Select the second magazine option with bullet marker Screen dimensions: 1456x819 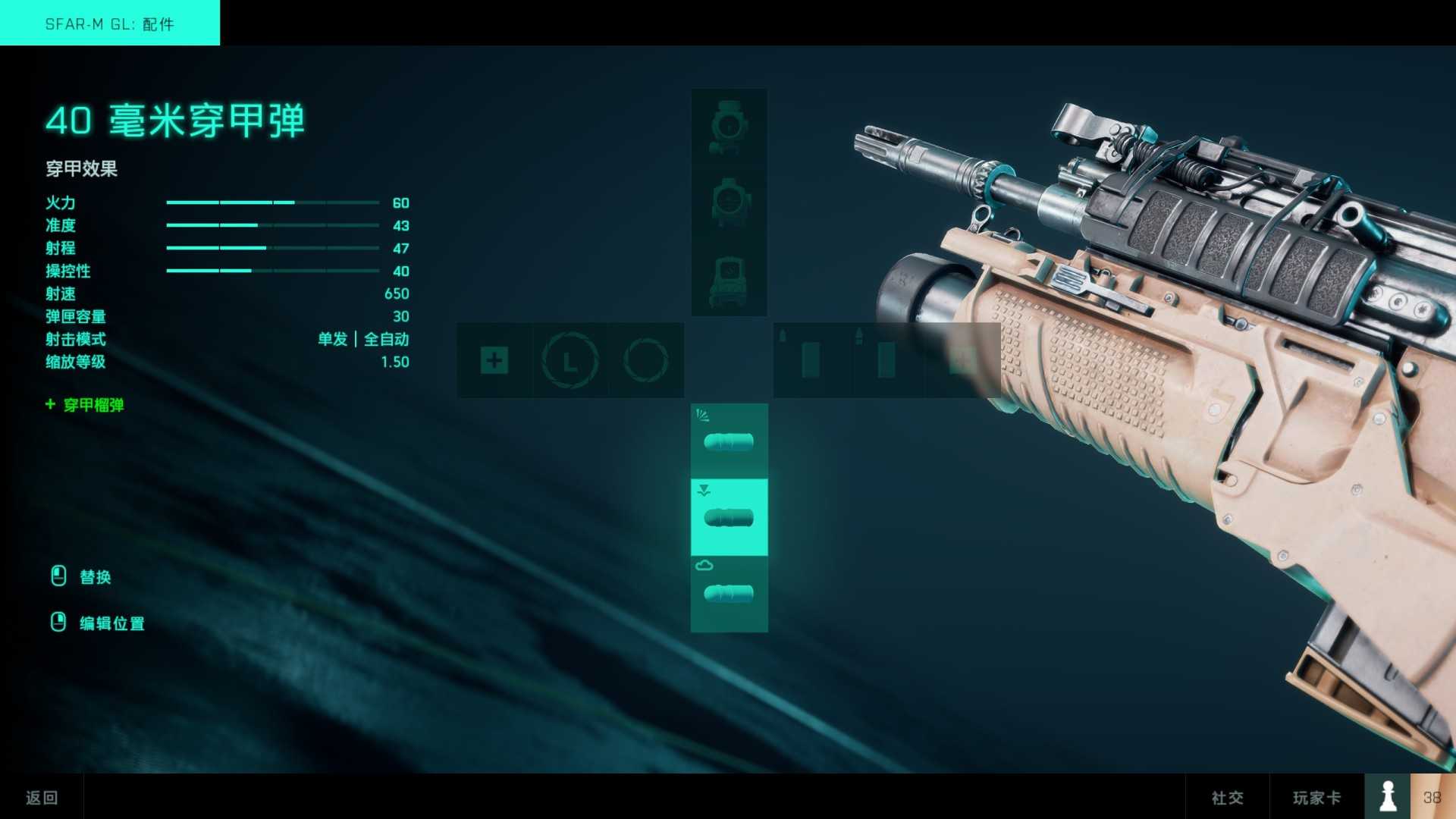[886, 361]
